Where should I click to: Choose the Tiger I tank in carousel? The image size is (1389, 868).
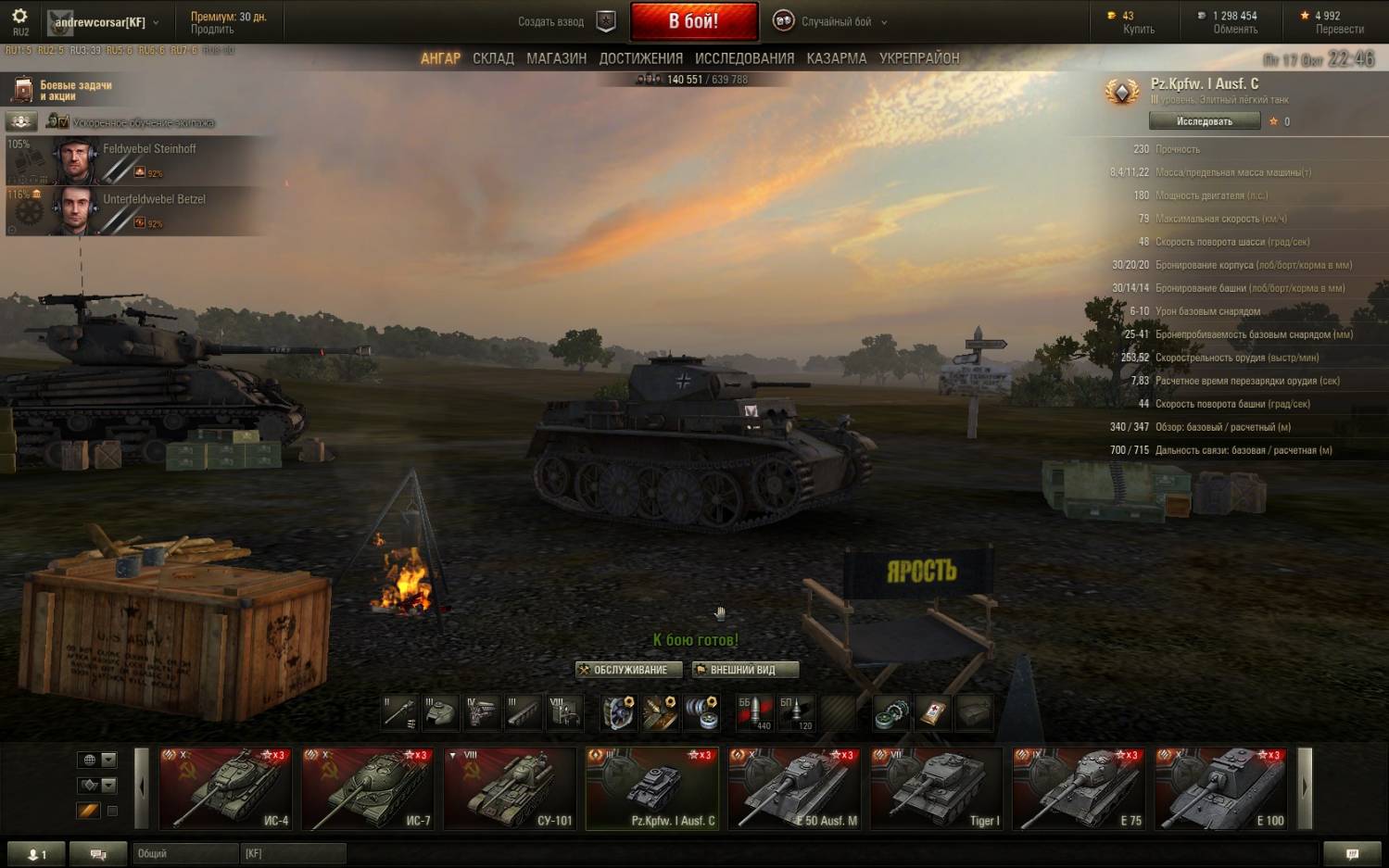(936, 788)
